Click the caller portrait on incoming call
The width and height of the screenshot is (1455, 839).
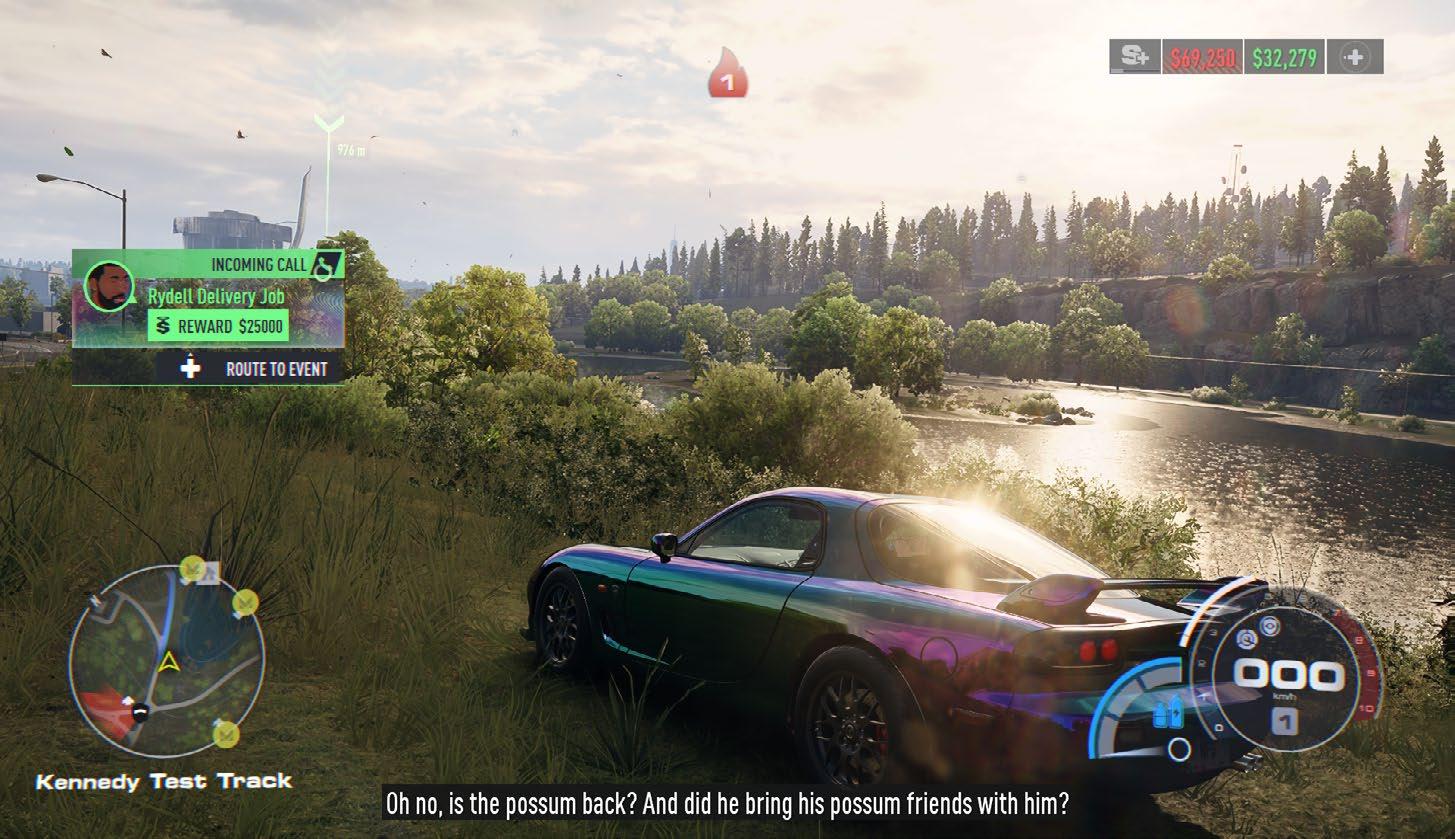(108, 287)
